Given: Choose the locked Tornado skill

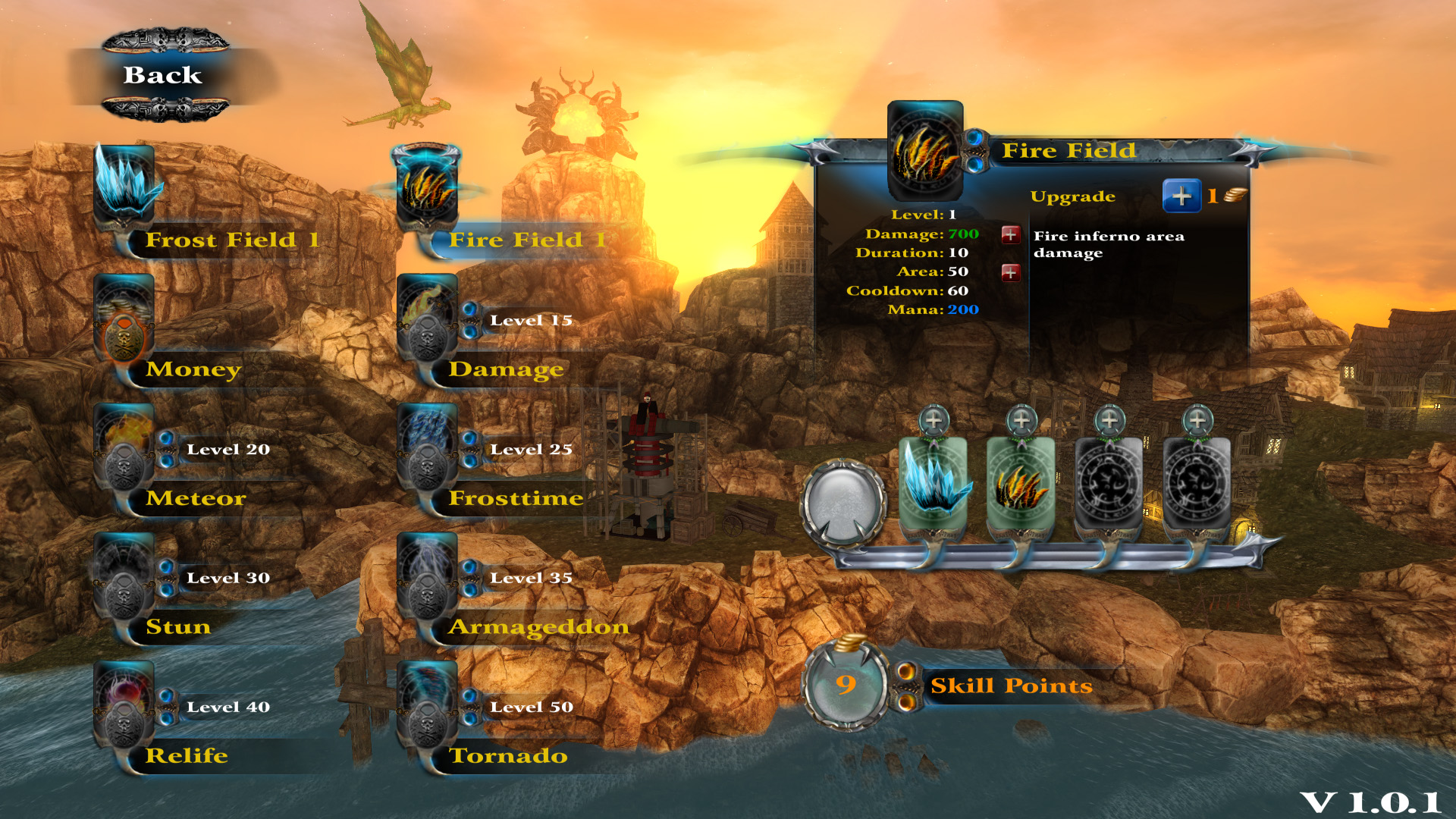Looking at the screenshot, I should pyautogui.click(x=427, y=707).
